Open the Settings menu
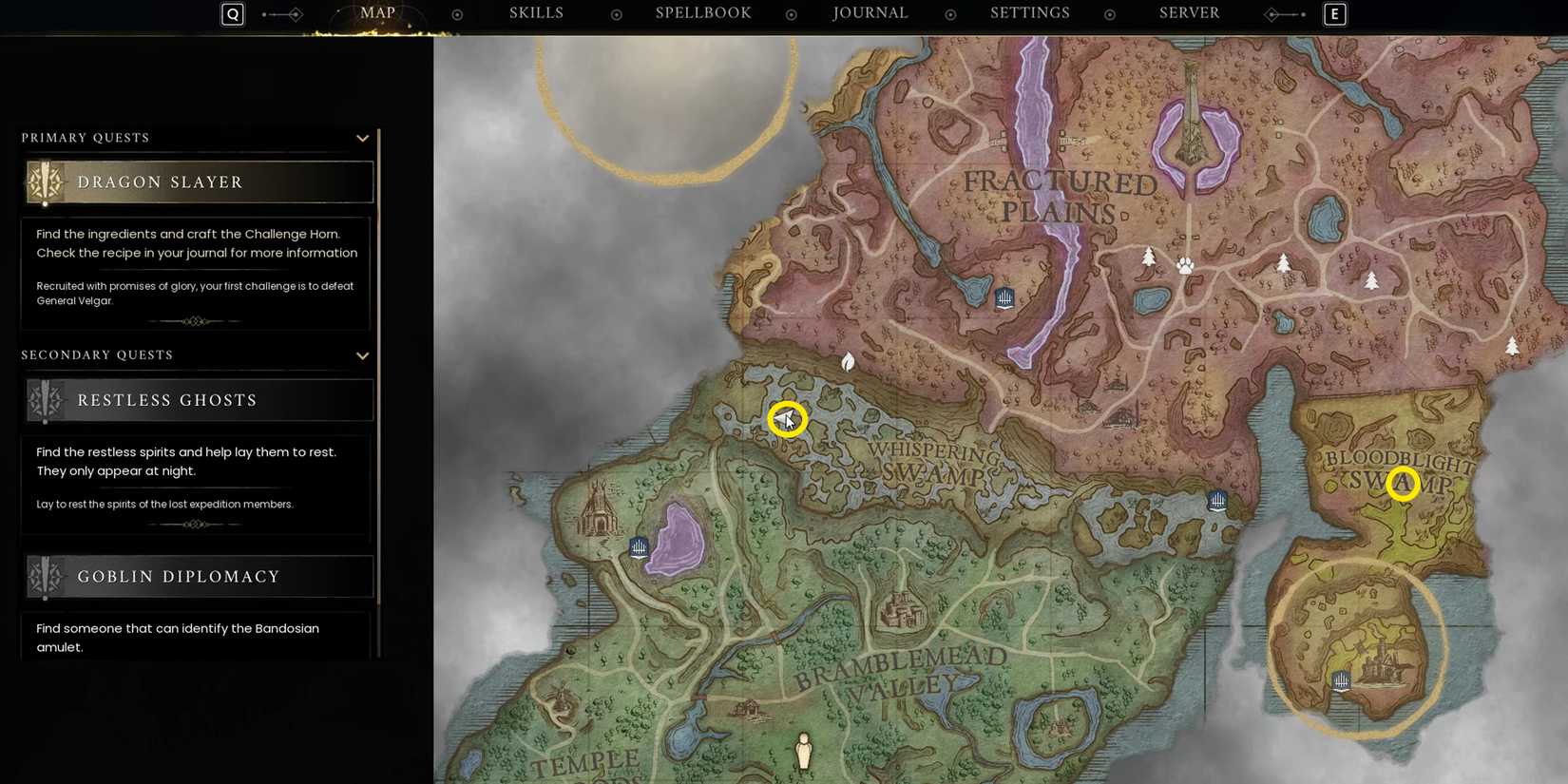The height and width of the screenshot is (784, 1568). tap(1029, 12)
